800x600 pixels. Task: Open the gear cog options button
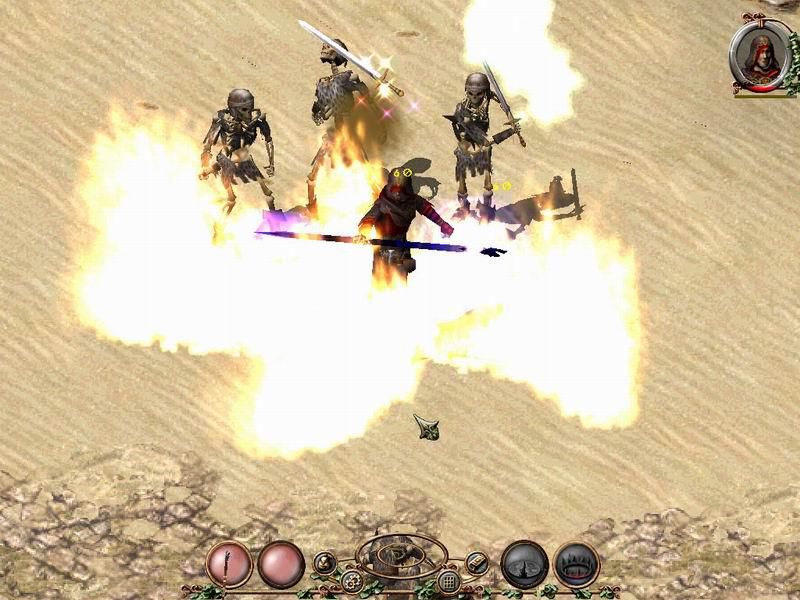click(x=351, y=580)
